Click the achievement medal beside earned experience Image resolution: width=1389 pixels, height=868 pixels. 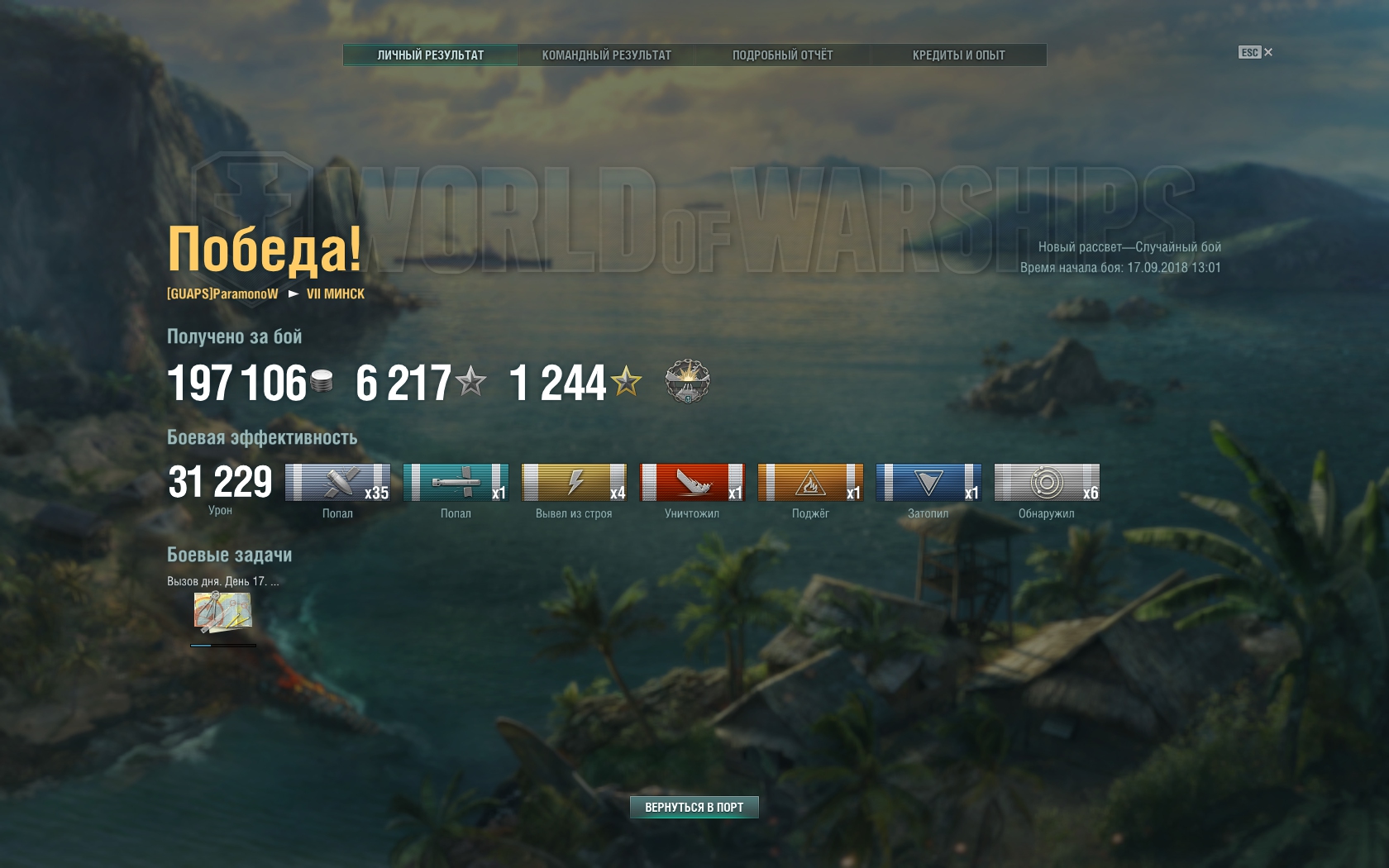687,382
